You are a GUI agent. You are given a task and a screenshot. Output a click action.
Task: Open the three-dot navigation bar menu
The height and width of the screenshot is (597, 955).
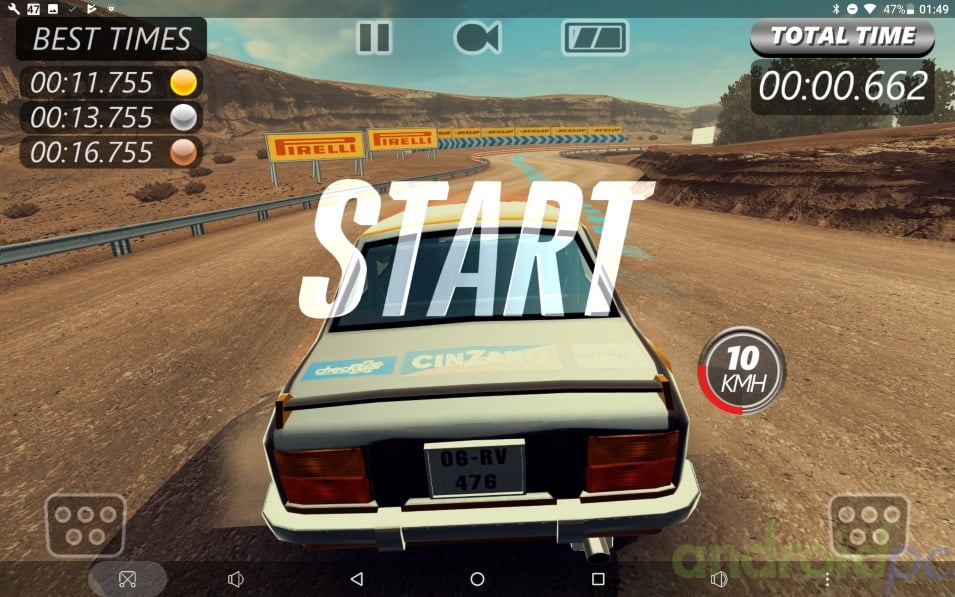pyautogui.click(x=827, y=579)
